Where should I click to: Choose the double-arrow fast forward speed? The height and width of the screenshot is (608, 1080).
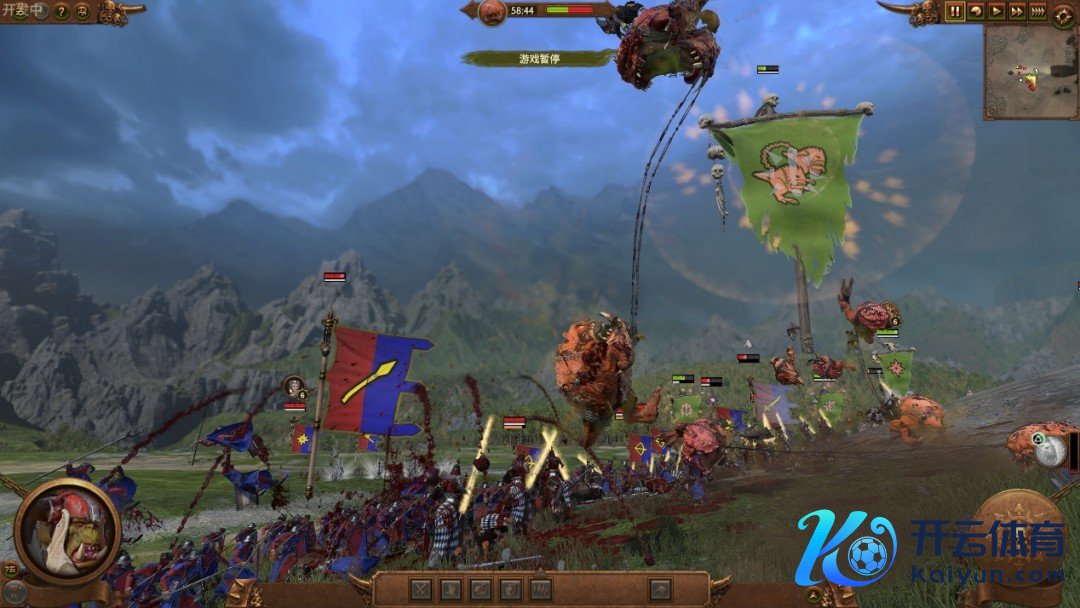pos(1017,12)
